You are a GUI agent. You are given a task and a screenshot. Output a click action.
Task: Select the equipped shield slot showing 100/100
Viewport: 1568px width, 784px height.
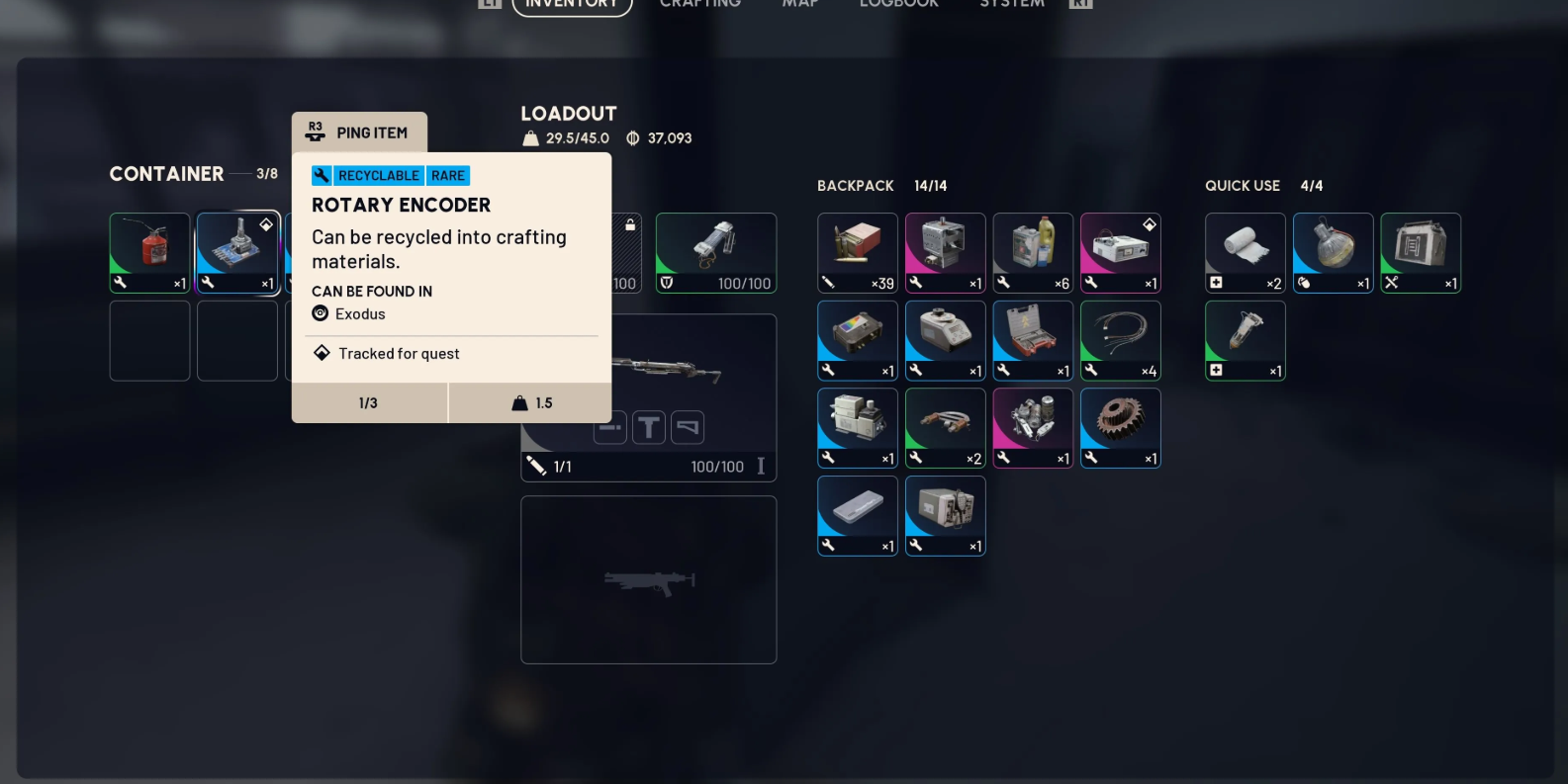tap(715, 252)
